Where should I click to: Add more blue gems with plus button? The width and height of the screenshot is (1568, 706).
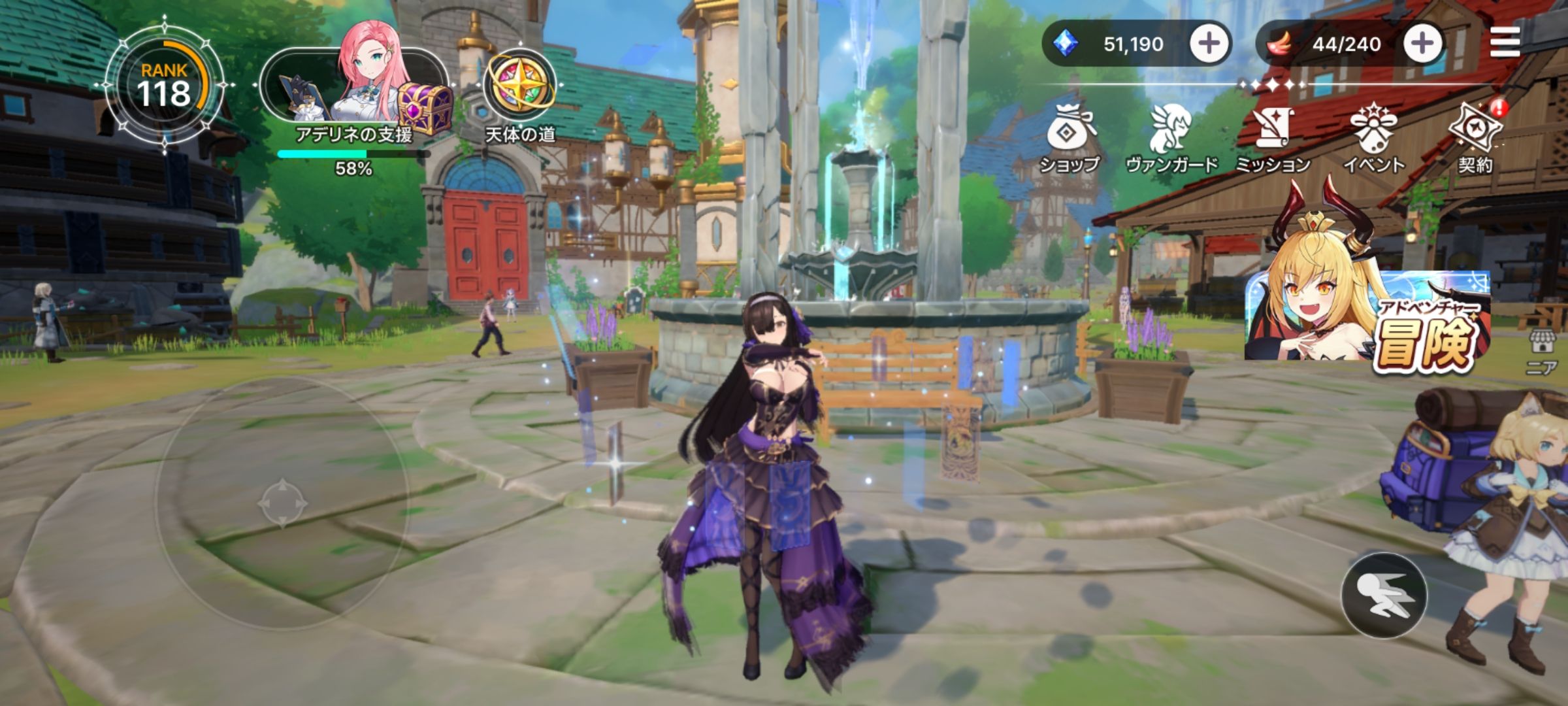[1208, 44]
